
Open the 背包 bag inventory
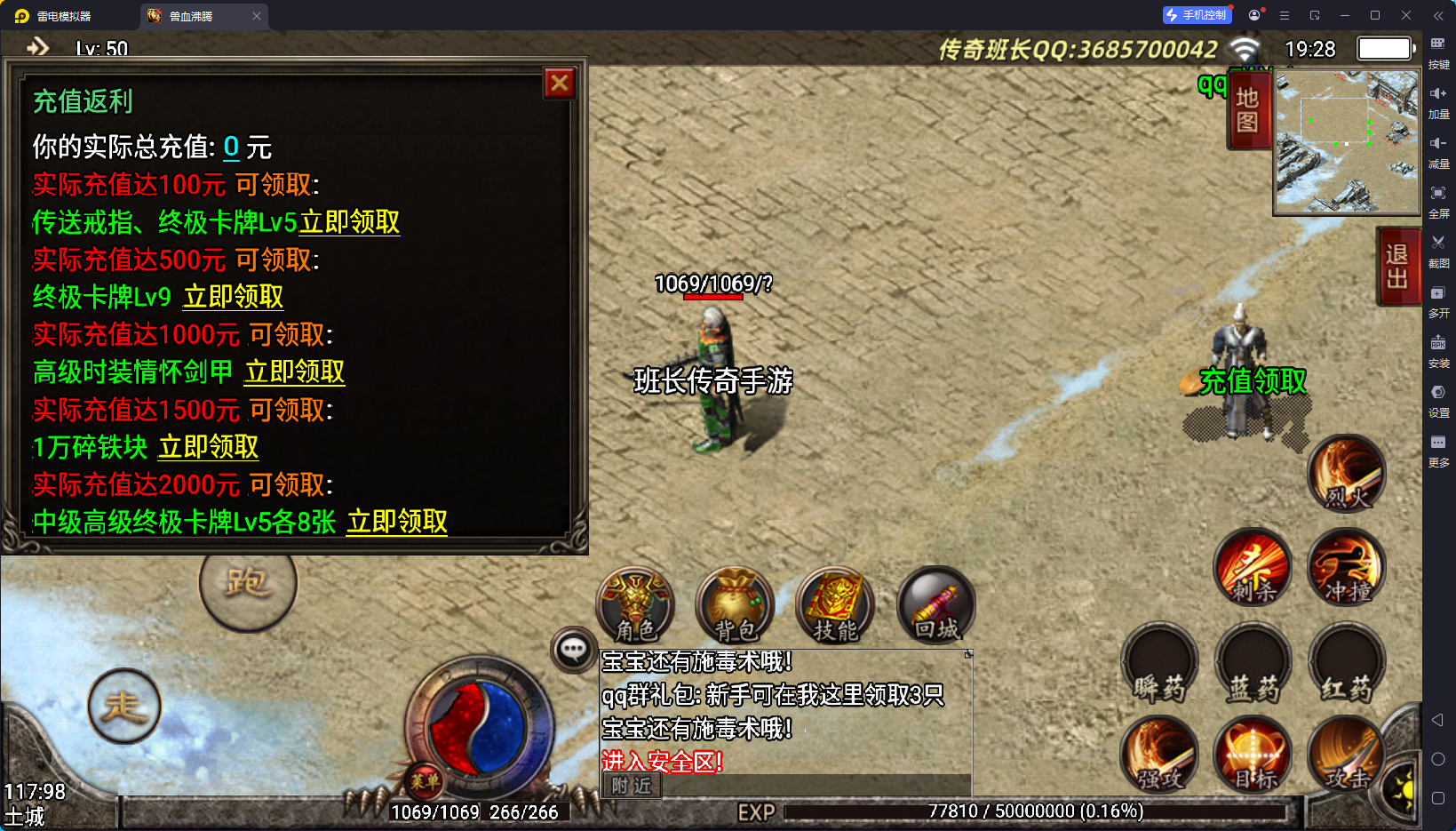pyautogui.click(x=736, y=606)
